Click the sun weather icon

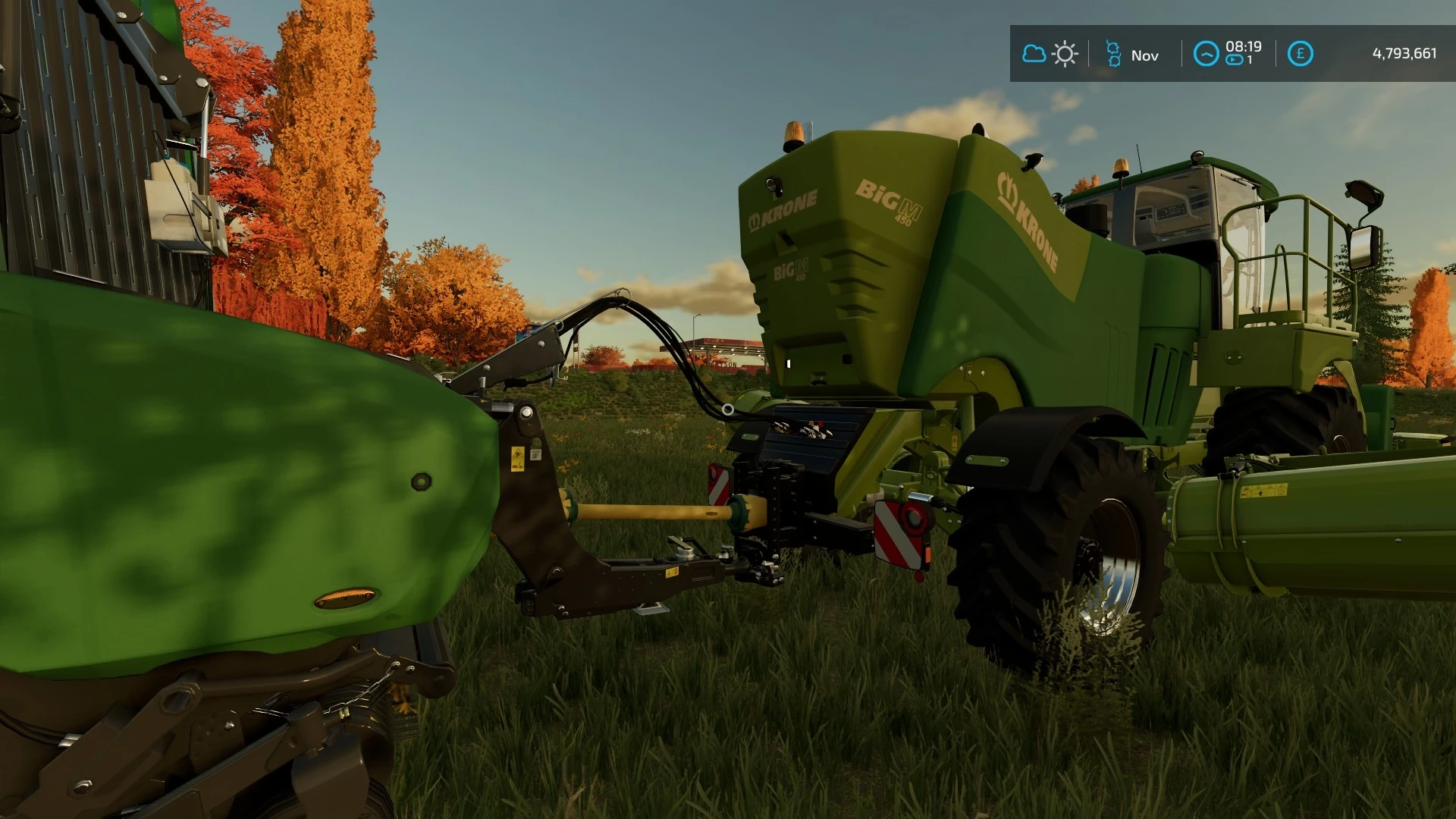pos(1065,54)
